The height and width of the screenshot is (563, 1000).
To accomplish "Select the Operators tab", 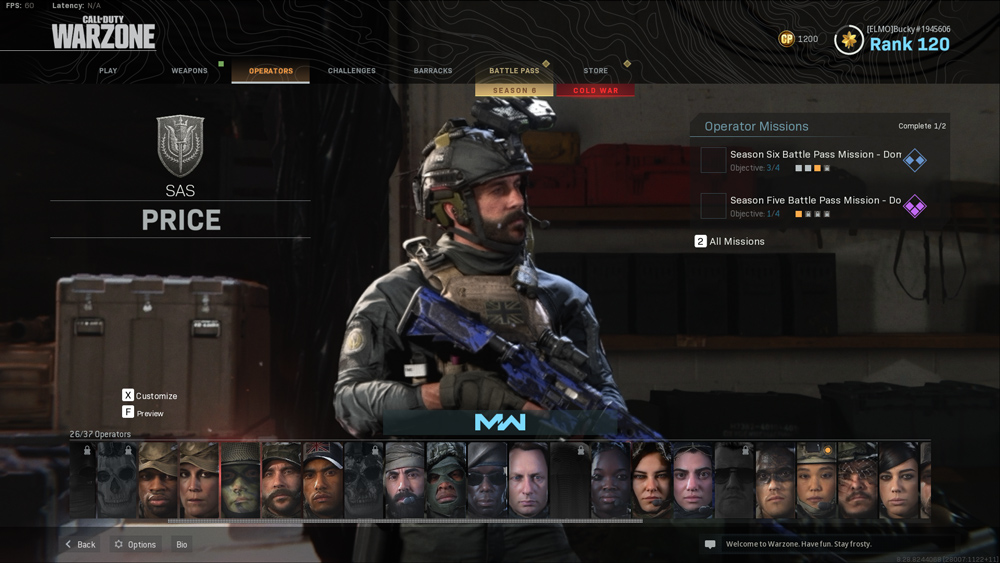I will [x=271, y=71].
